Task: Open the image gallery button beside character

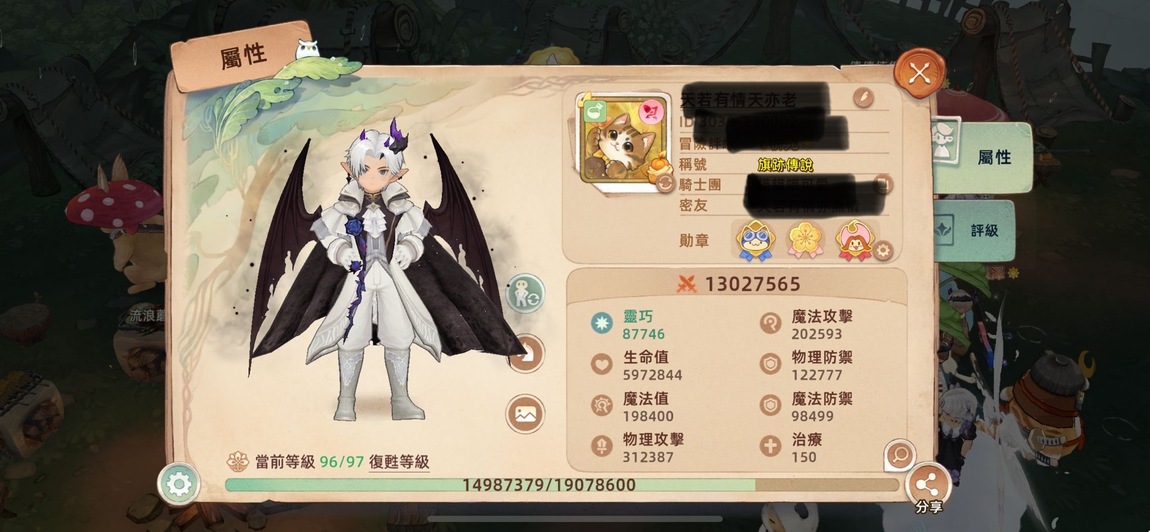Action: [x=525, y=413]
